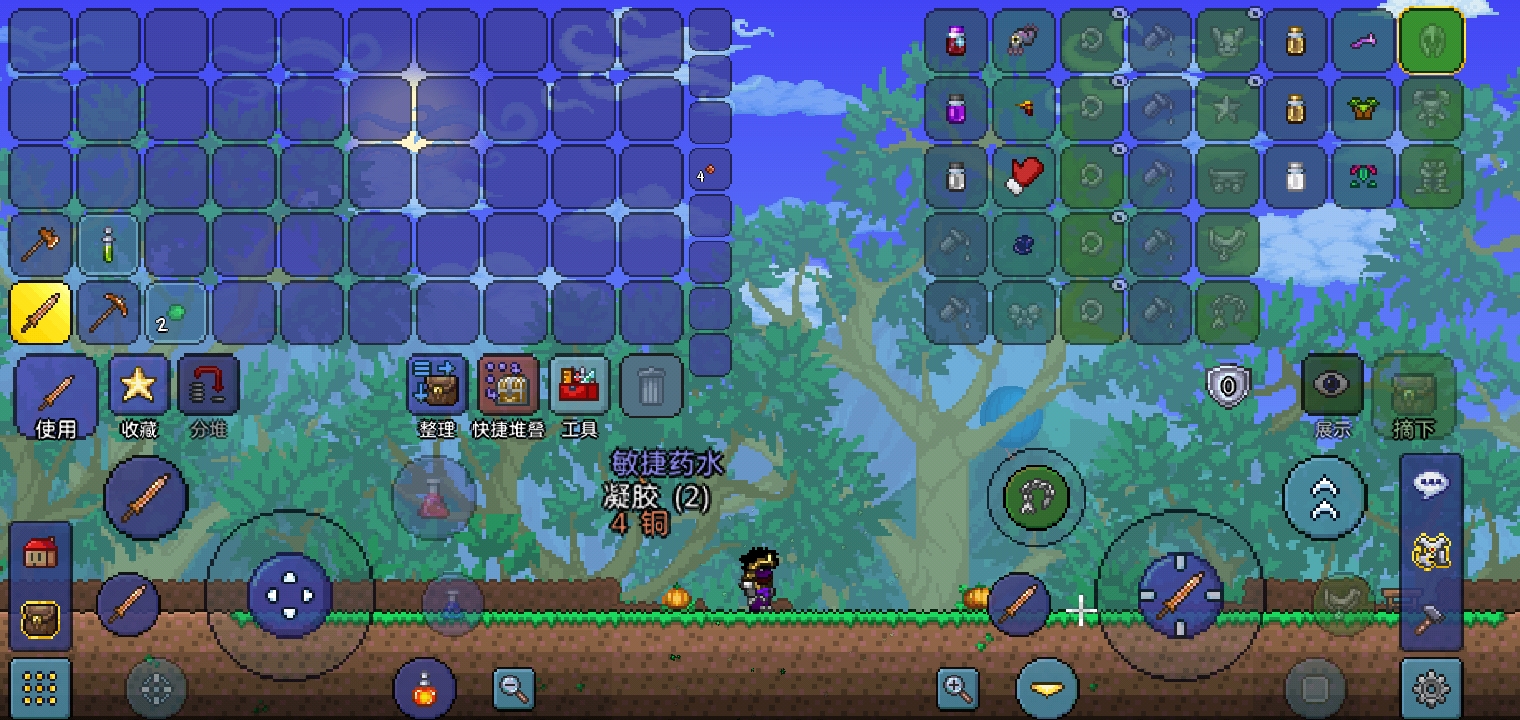Image resolution: width=1520 pixels, height=720 pixels.
Task: Choose the gel stack slot
Action: pyautogui.click(x=176, y=313)
